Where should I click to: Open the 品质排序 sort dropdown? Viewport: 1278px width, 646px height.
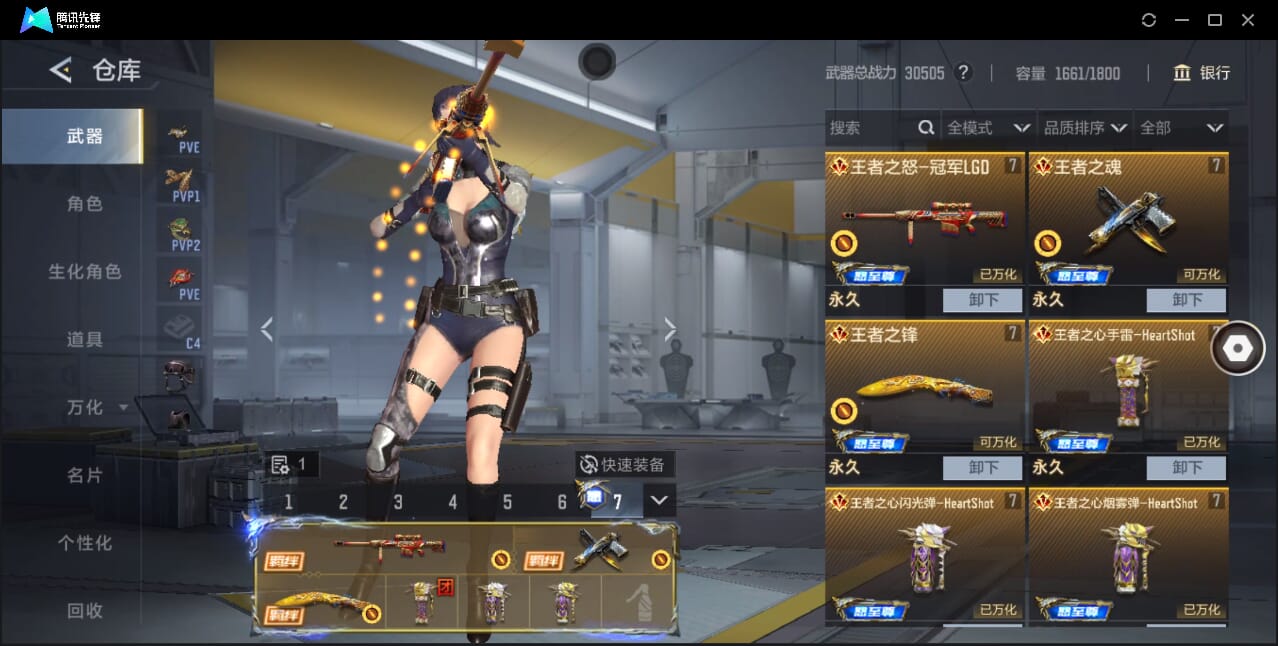click(x=1085, y=128)
